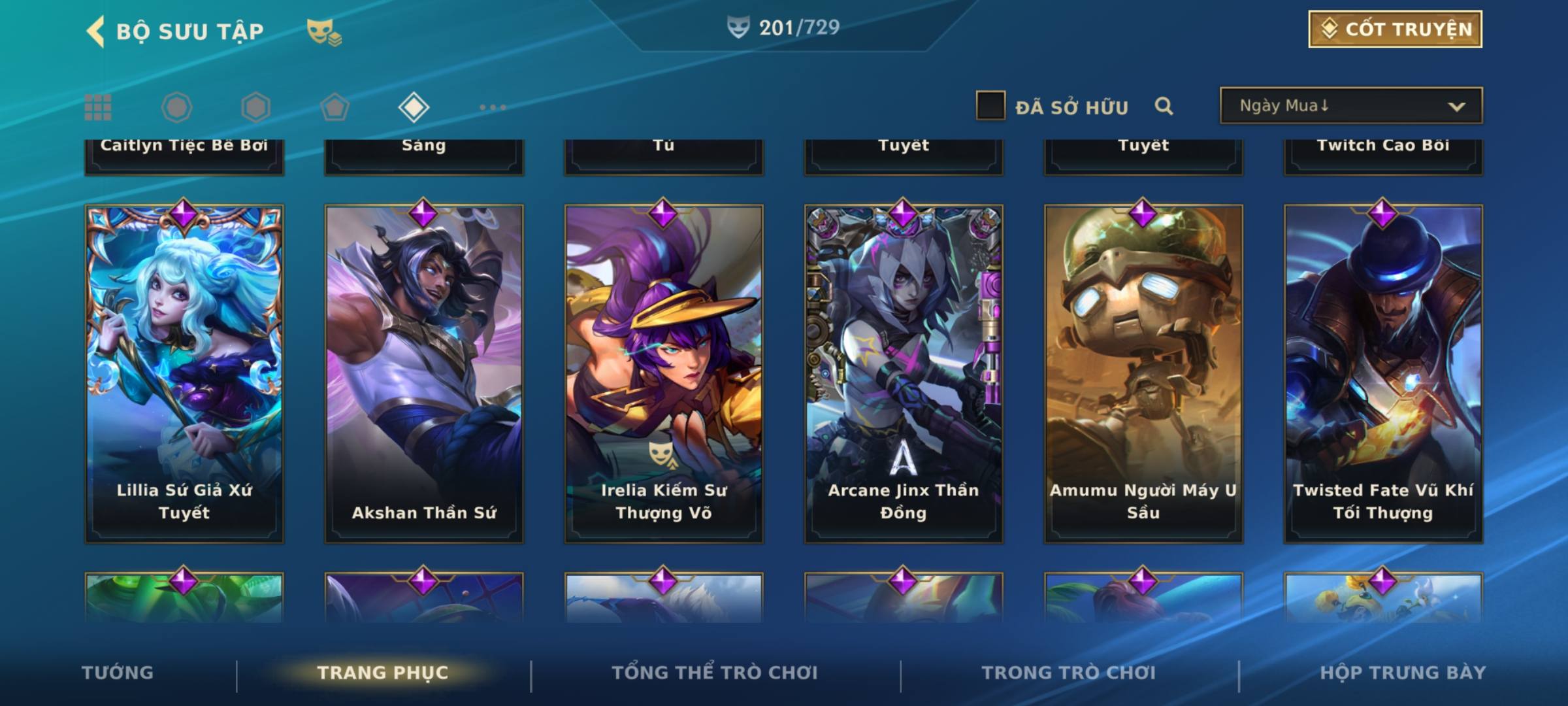Choose the diamond rarity filter icon
Screen dimensions: 1568x706
tap(414, 107)
